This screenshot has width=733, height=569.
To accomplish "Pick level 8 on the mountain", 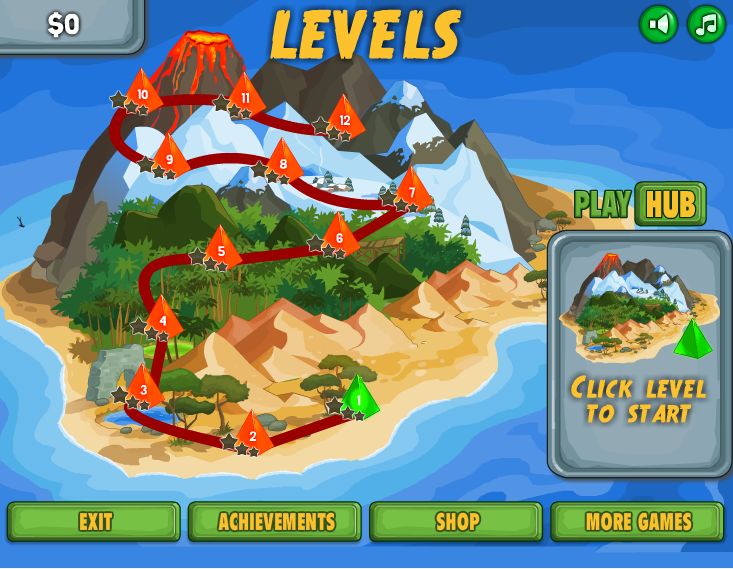I will pos(283,164).
